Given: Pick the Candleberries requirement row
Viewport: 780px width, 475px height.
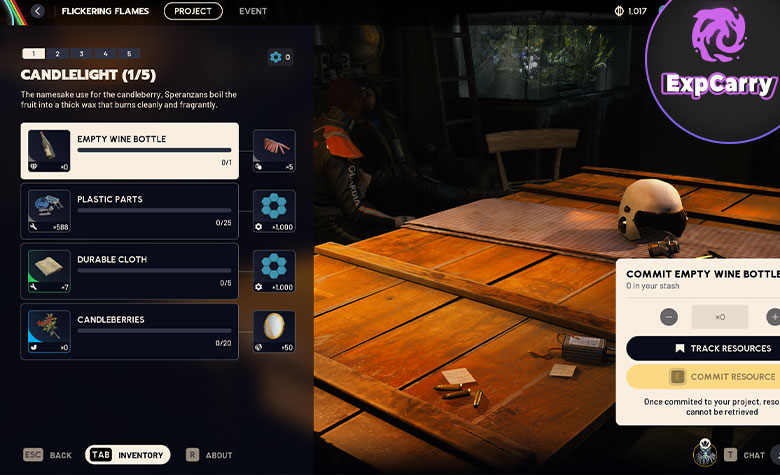Looking at the screenshot, I should pos(130,331).
